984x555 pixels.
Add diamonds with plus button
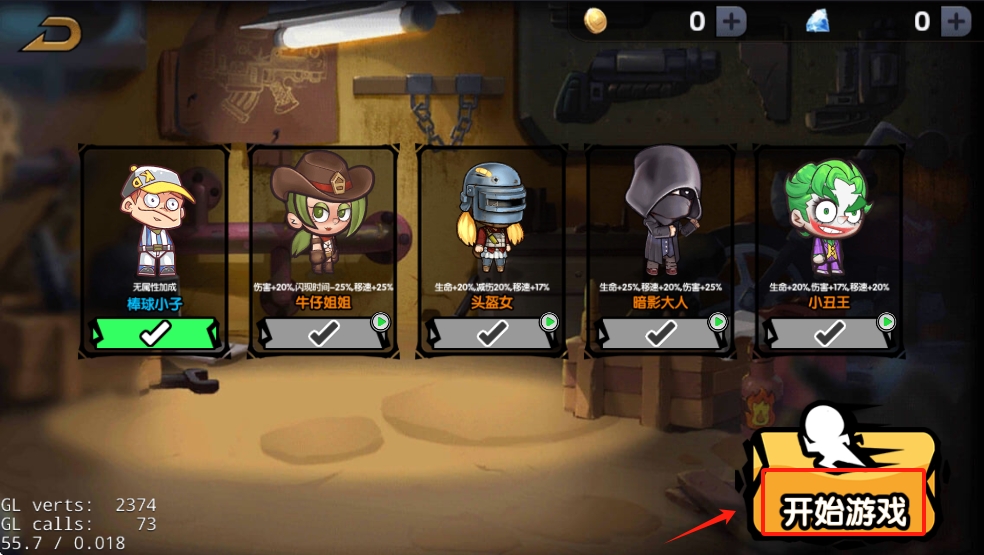click(x=955, y=21)
